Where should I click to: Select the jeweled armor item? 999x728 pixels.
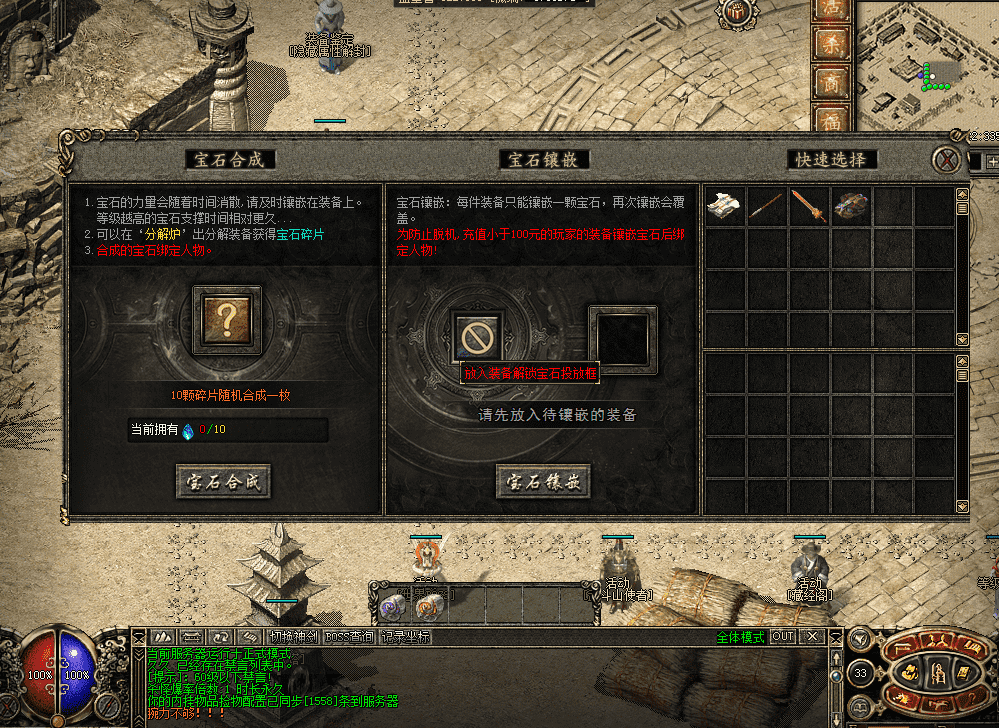pyautogui.click(x=851, y=206)
